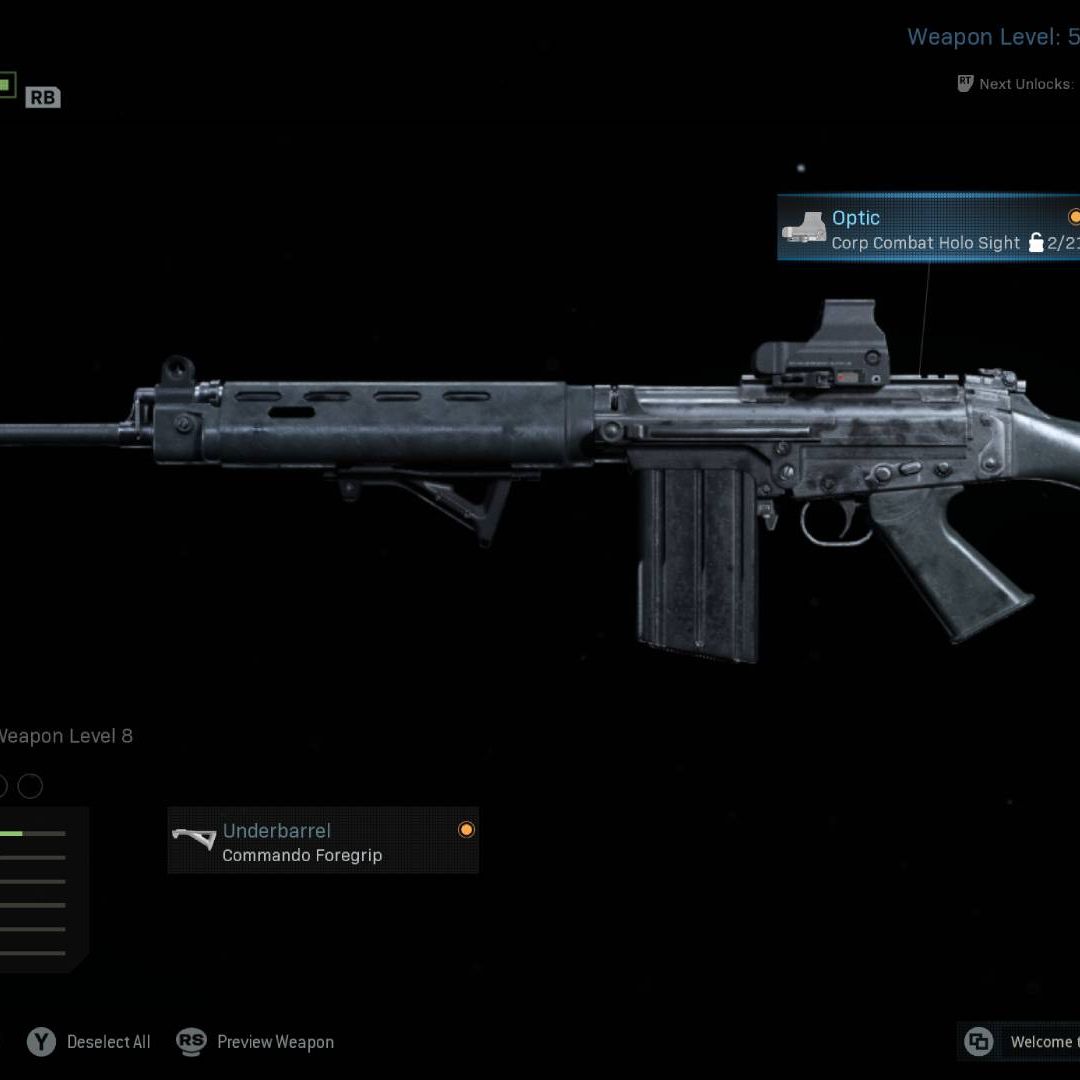This screenshot has height=1080, width=1080.
Task: Open the Underbarrel Commando Foregrip slot
Action: tap(322, 841)
